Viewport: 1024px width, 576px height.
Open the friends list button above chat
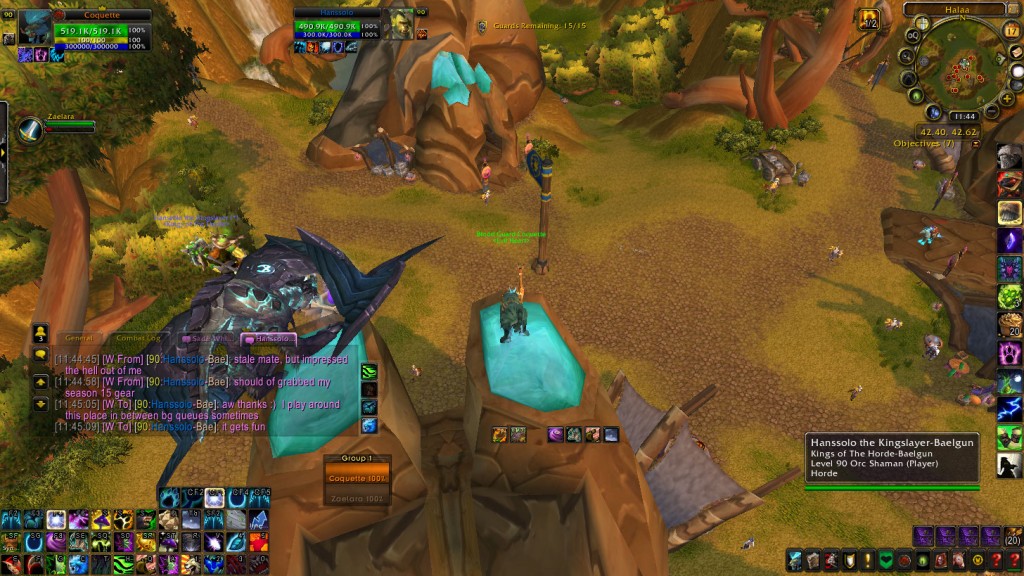(x=40, y=332)
